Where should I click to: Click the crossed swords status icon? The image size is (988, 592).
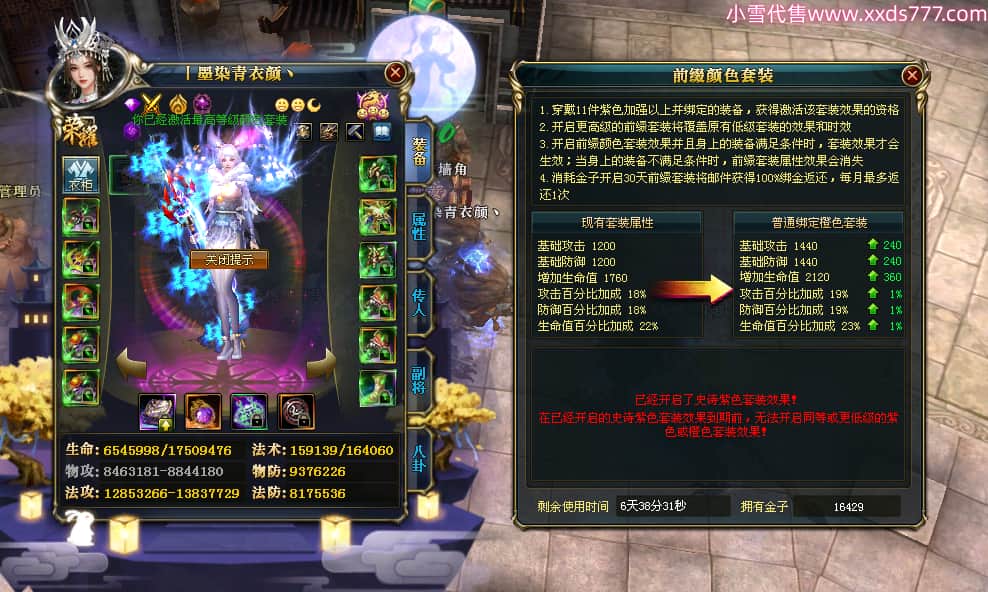(152, 103)
